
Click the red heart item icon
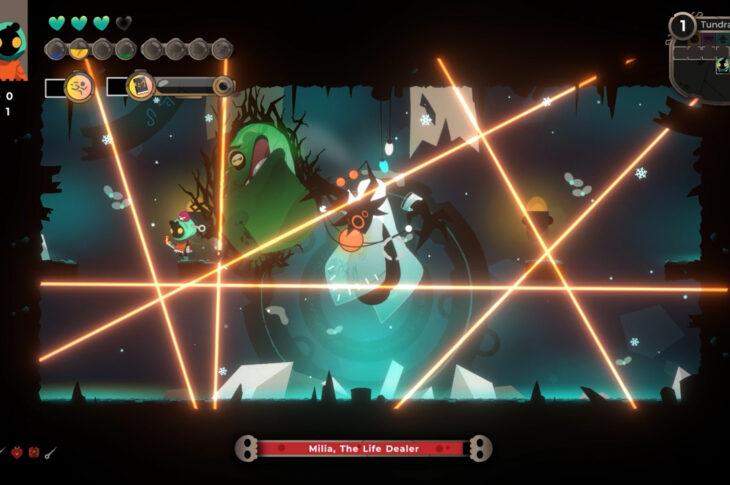15,453
